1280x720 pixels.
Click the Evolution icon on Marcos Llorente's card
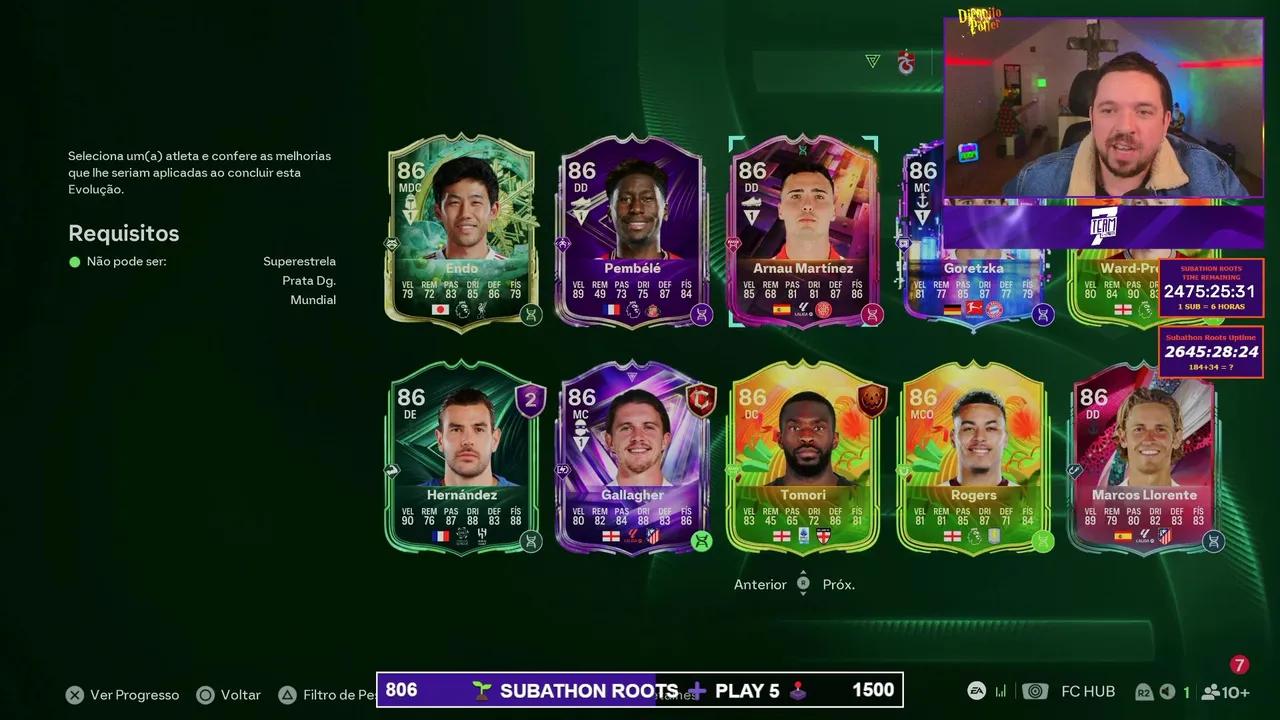[1213, 541]
